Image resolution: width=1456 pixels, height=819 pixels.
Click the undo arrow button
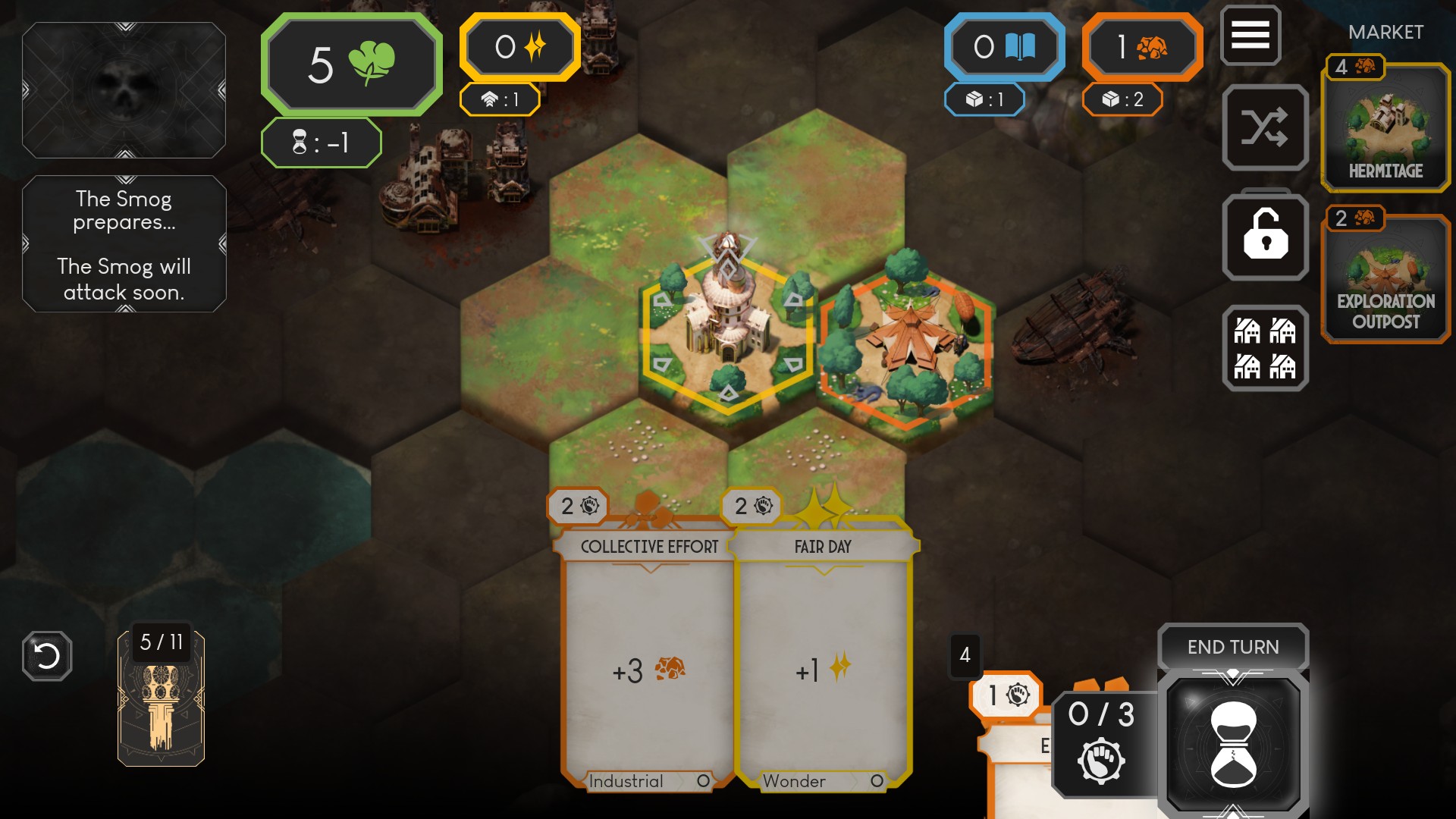[47, 656]
